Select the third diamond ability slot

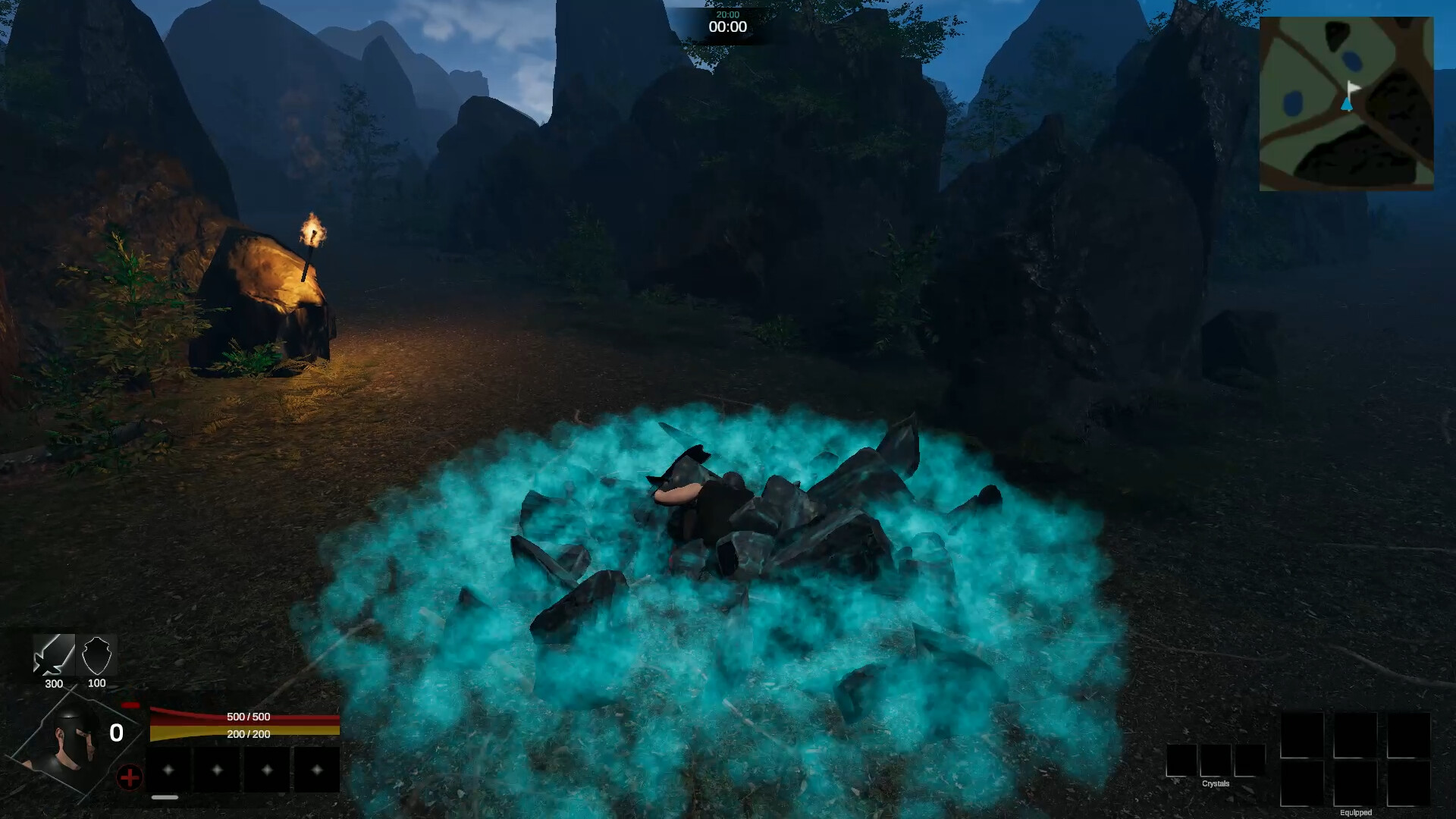(x=266, y=770)
